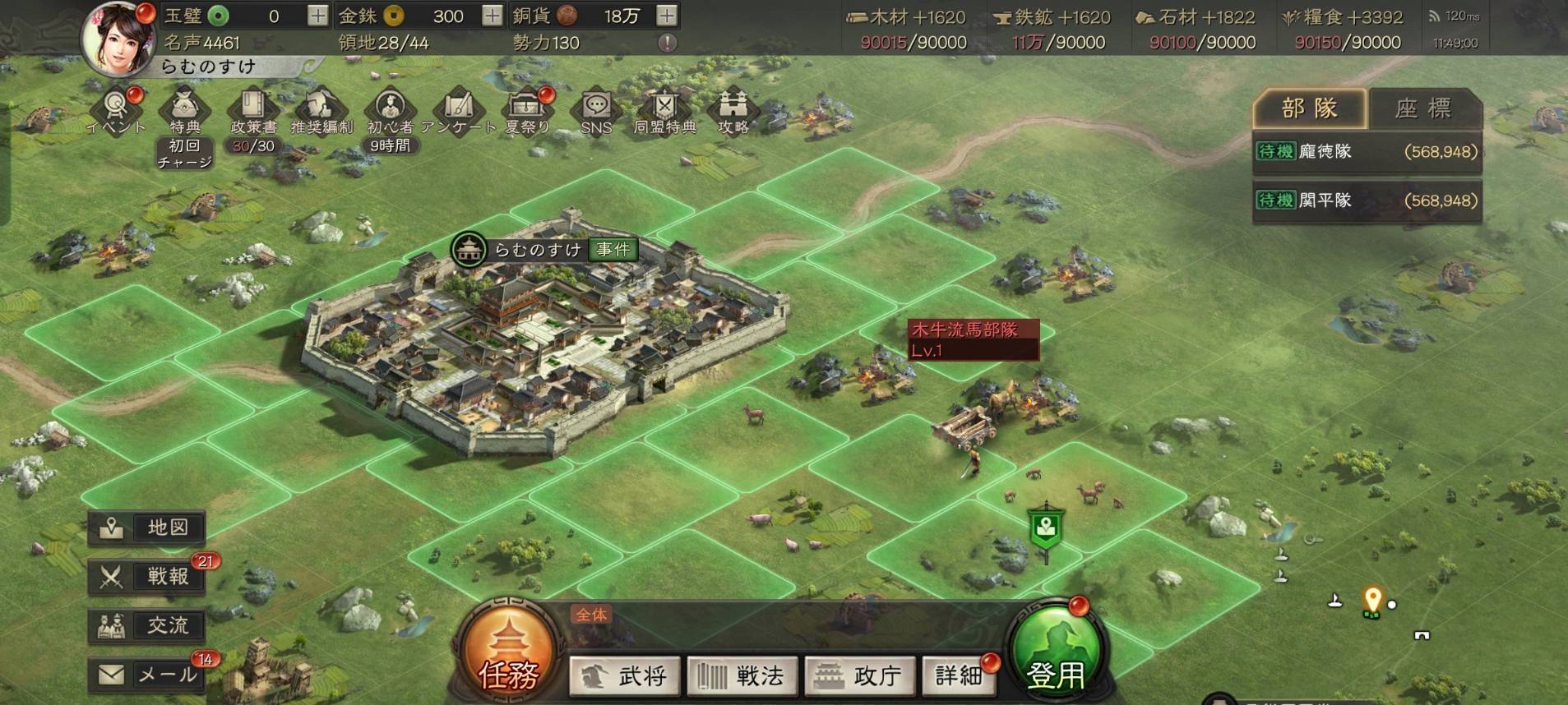The image size is (1568, 705).
Task: Click the 事件 tag on the city label
Action: point(613,250)
